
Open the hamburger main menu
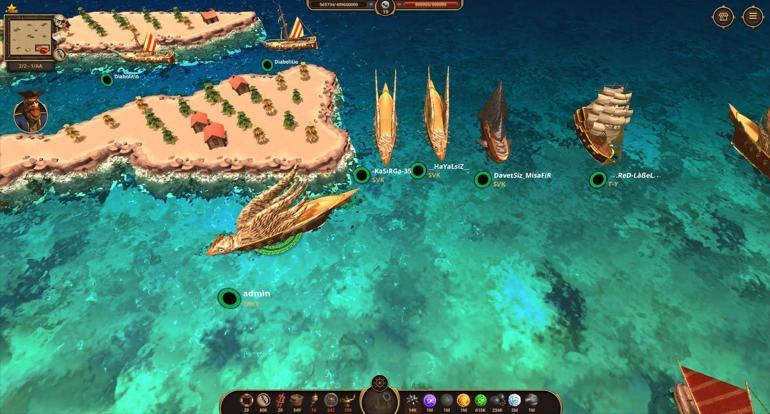pos(752,17)
